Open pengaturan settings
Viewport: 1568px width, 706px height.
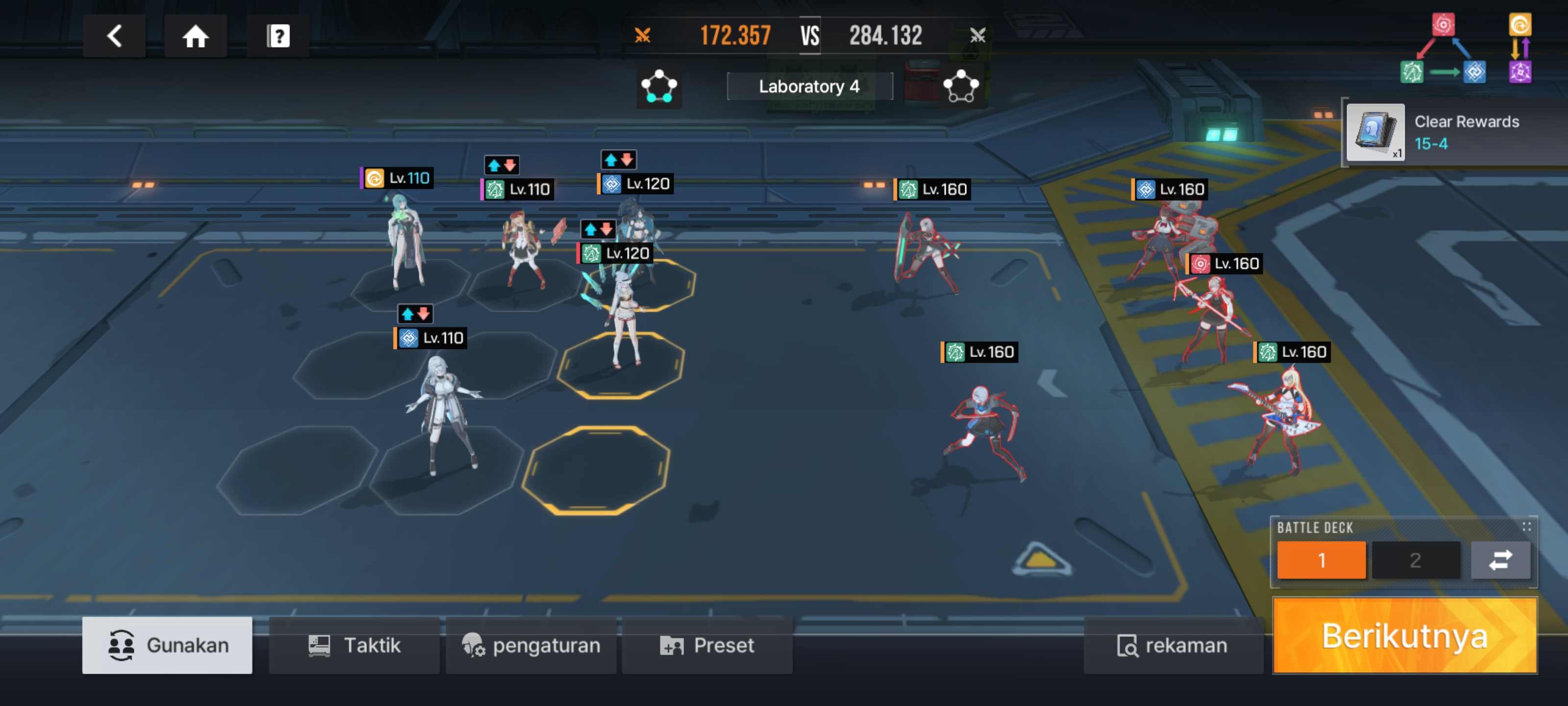(531, 645)
